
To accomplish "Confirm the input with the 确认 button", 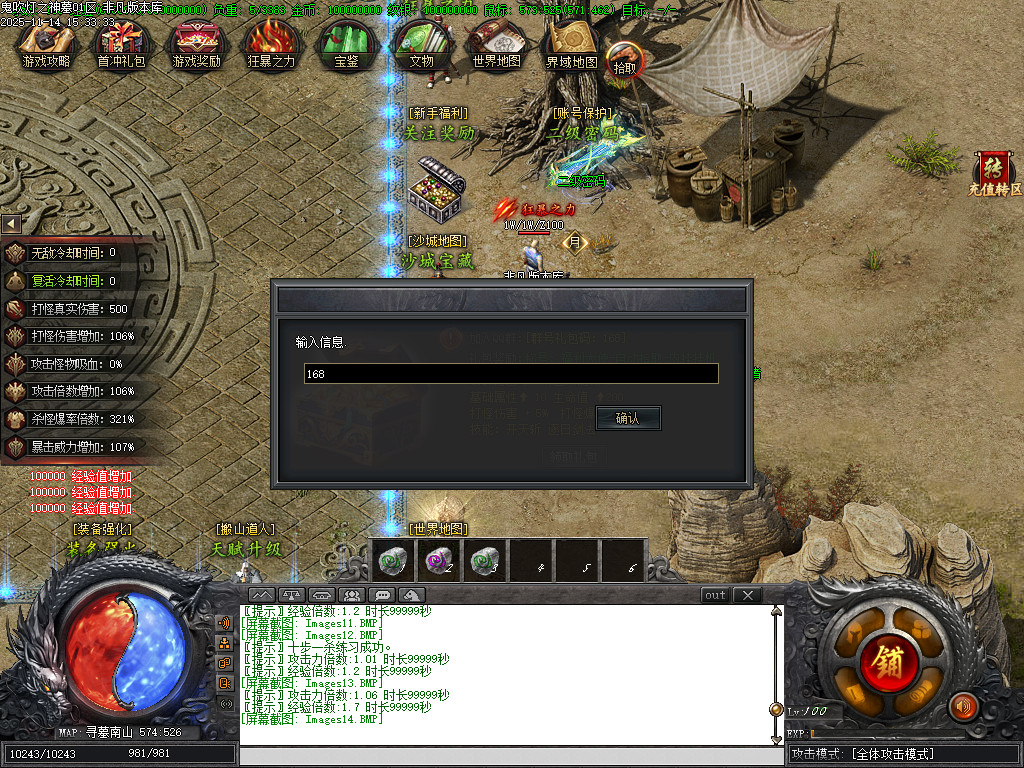I will [628, 418].
